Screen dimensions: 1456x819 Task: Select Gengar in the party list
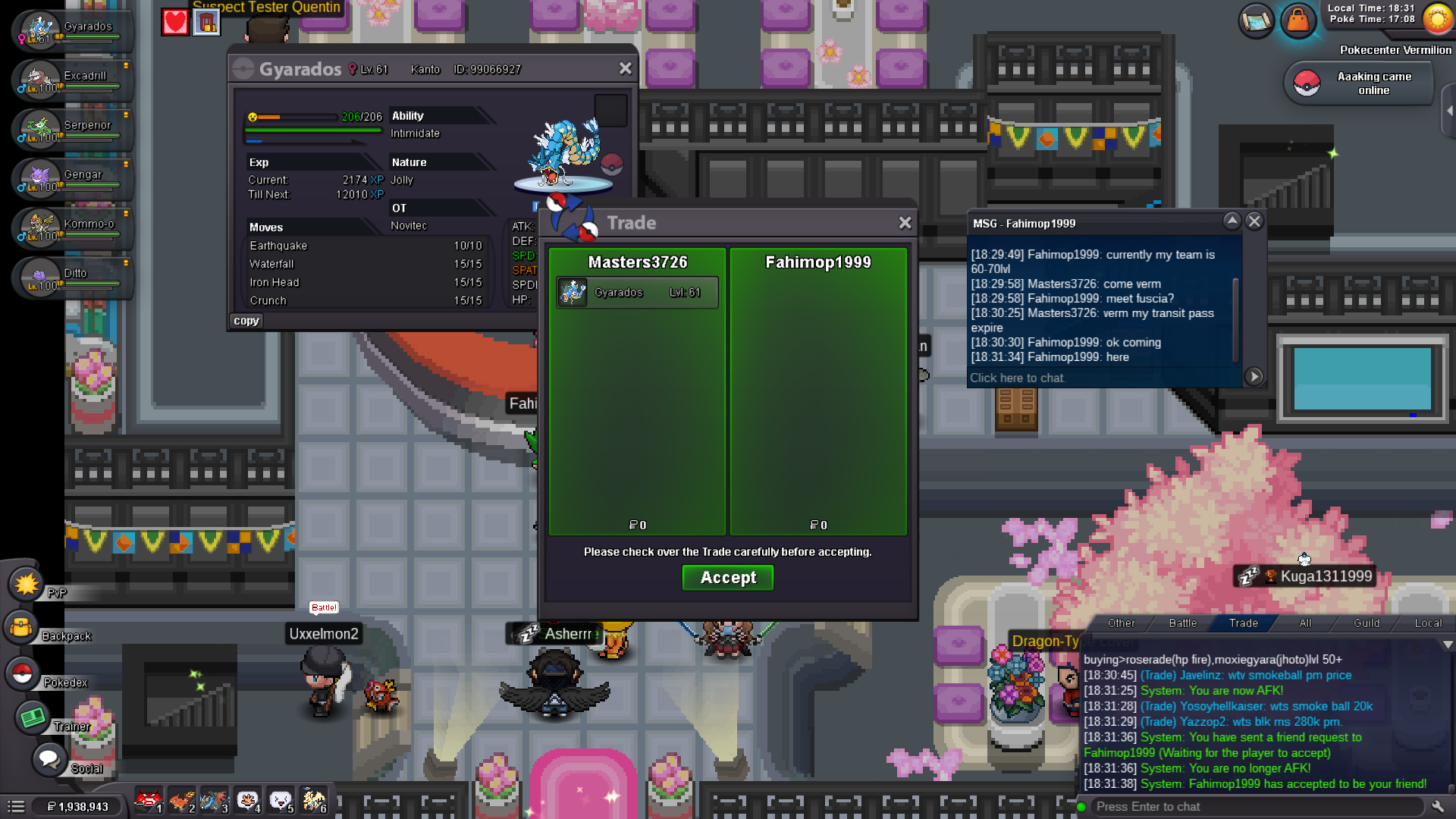point(72,179)
